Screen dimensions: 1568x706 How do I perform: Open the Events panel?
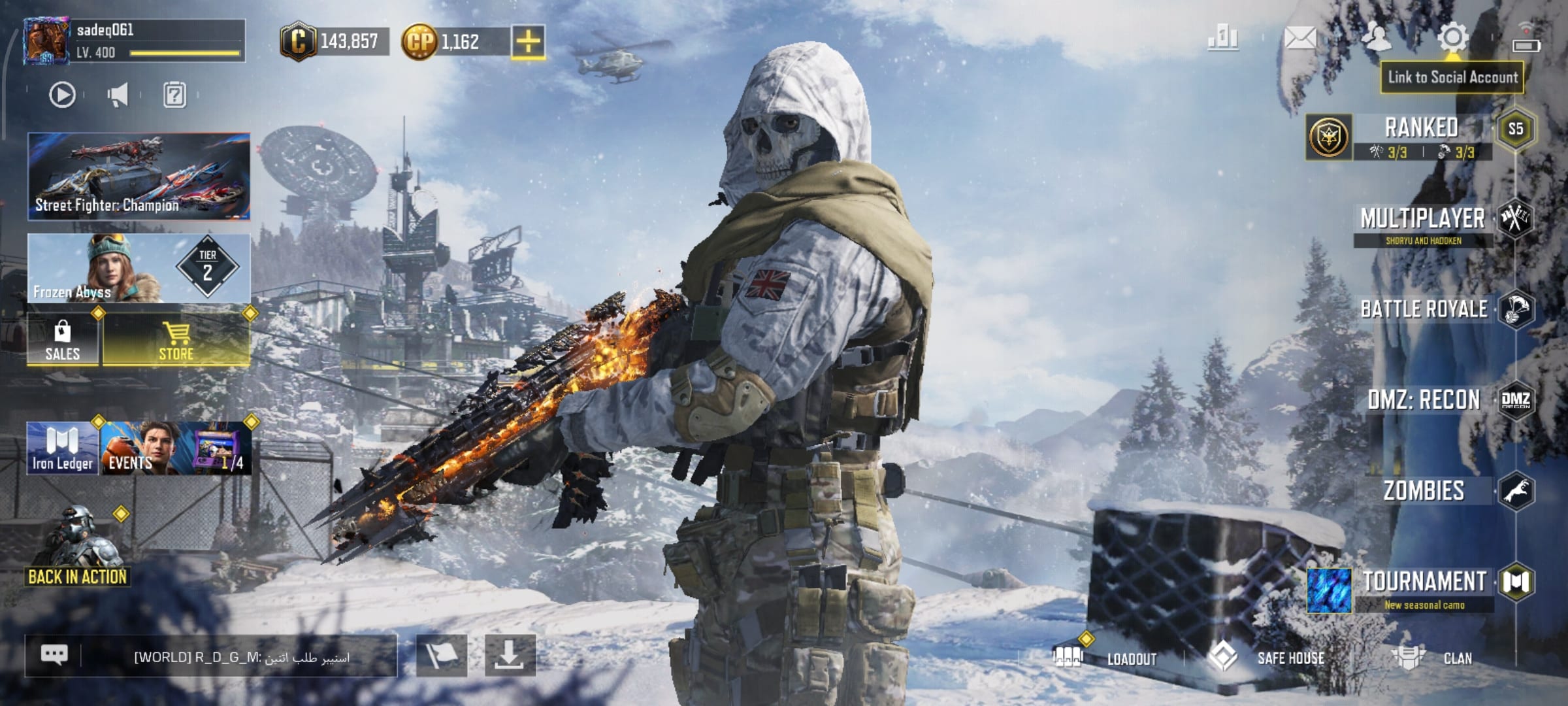[x=175, y=448]
